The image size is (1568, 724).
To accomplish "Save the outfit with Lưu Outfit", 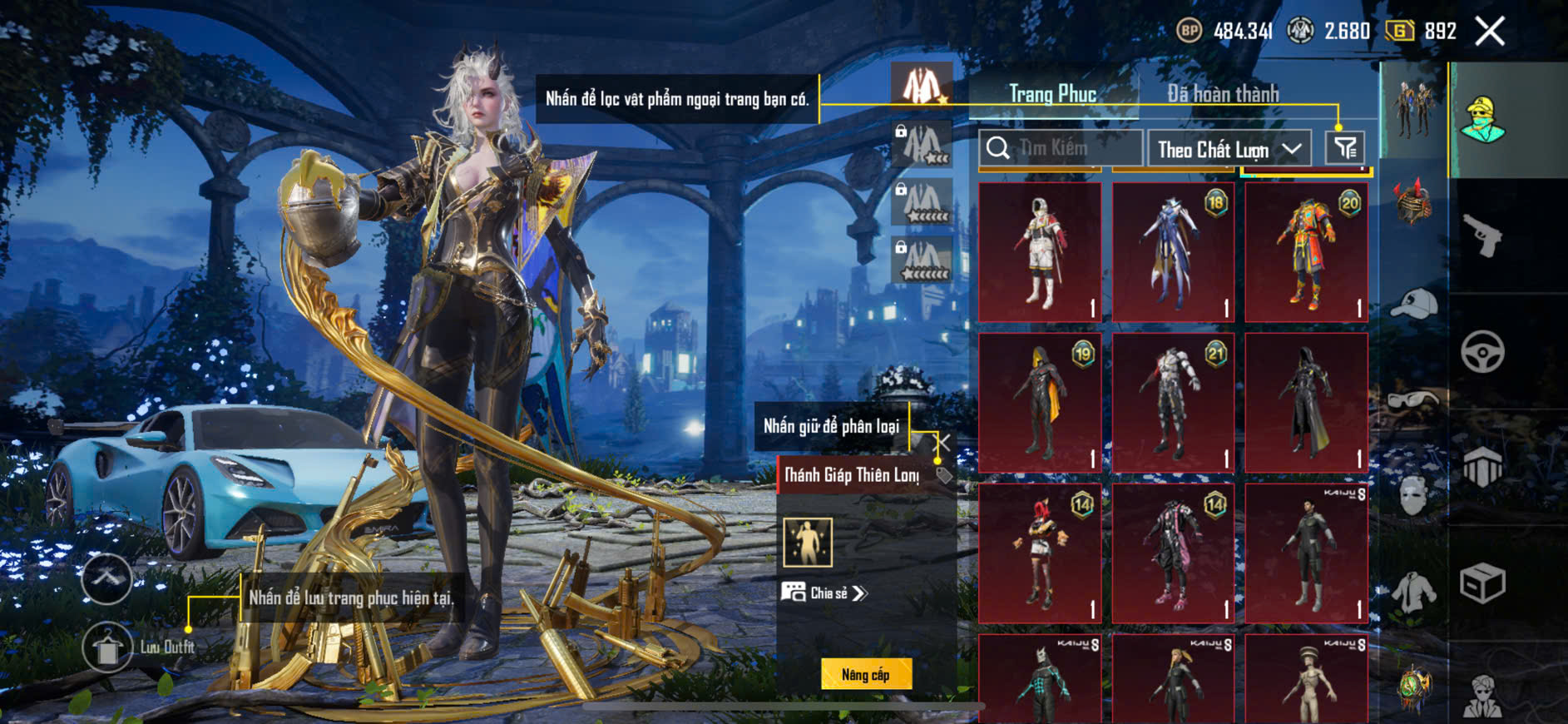I will 107,647.
